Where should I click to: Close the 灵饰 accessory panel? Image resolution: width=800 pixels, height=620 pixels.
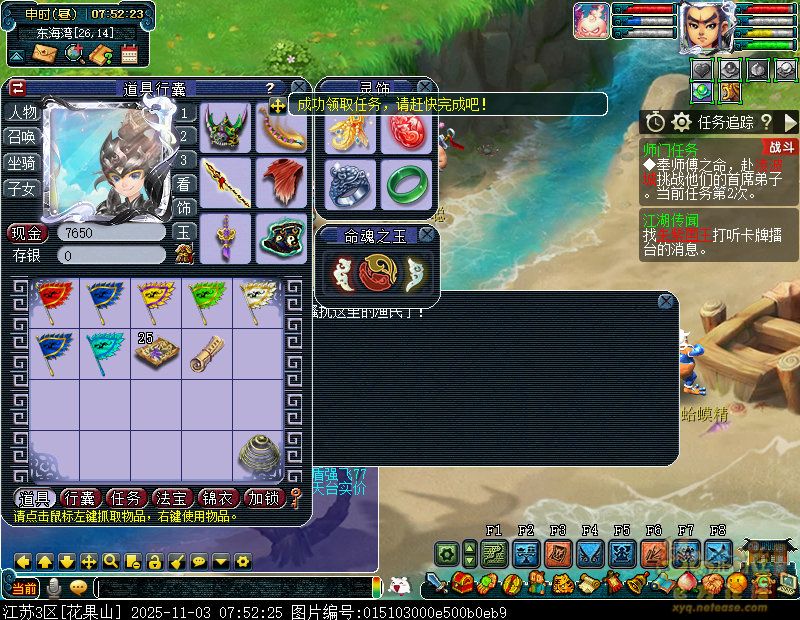coord(426,87)
